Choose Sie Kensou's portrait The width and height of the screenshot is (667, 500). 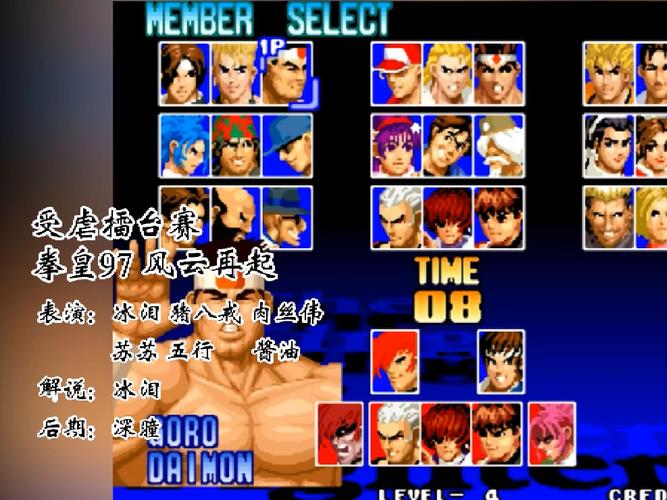[x=447, y=145]
